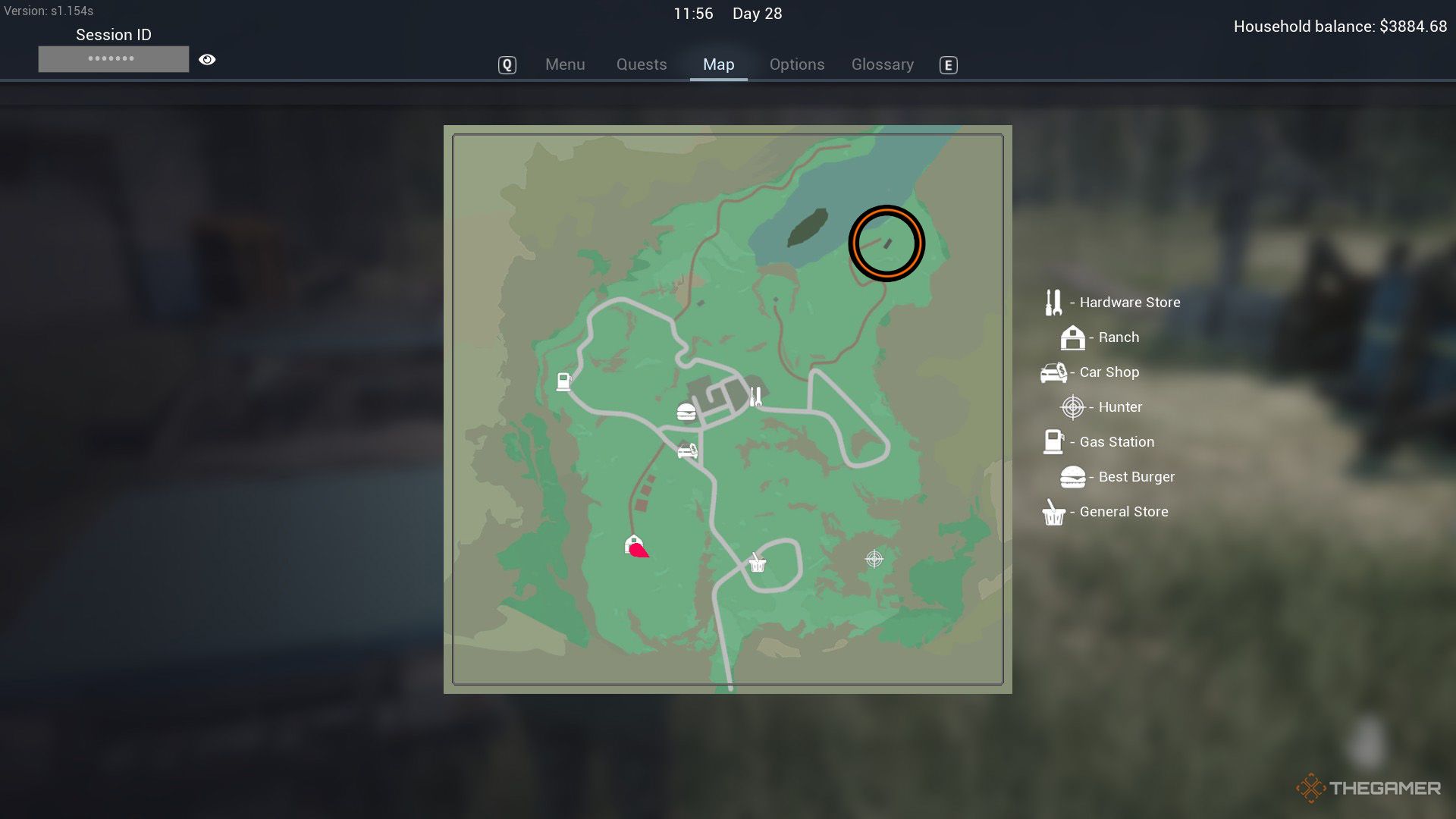
Task: Click the Gas Station pump icon on the map
Action: (563, 381)
